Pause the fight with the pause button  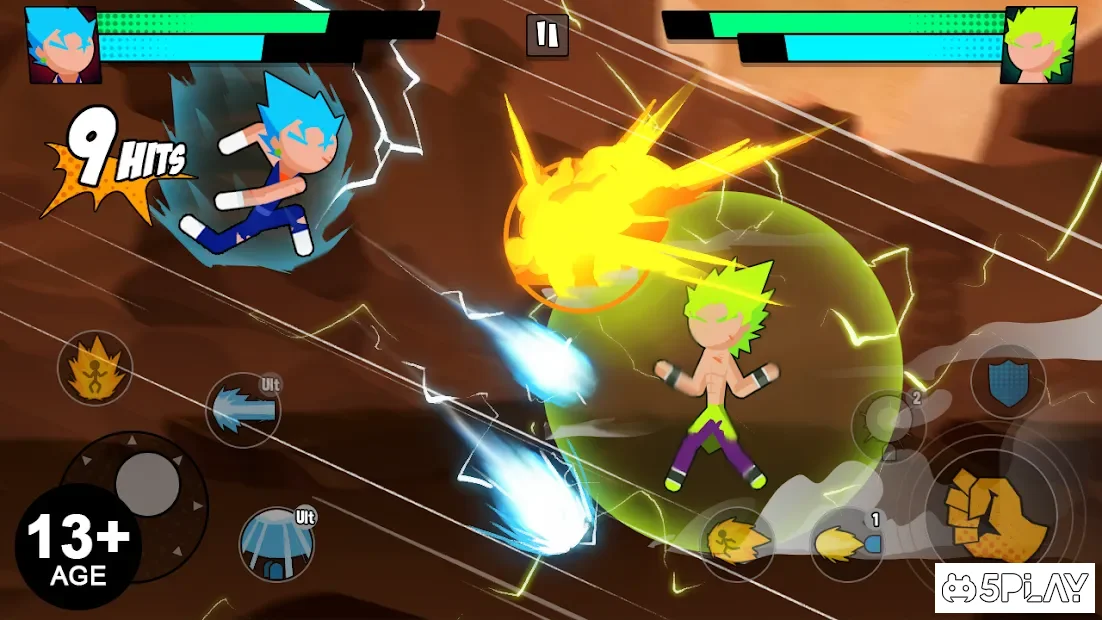(547, 35)
